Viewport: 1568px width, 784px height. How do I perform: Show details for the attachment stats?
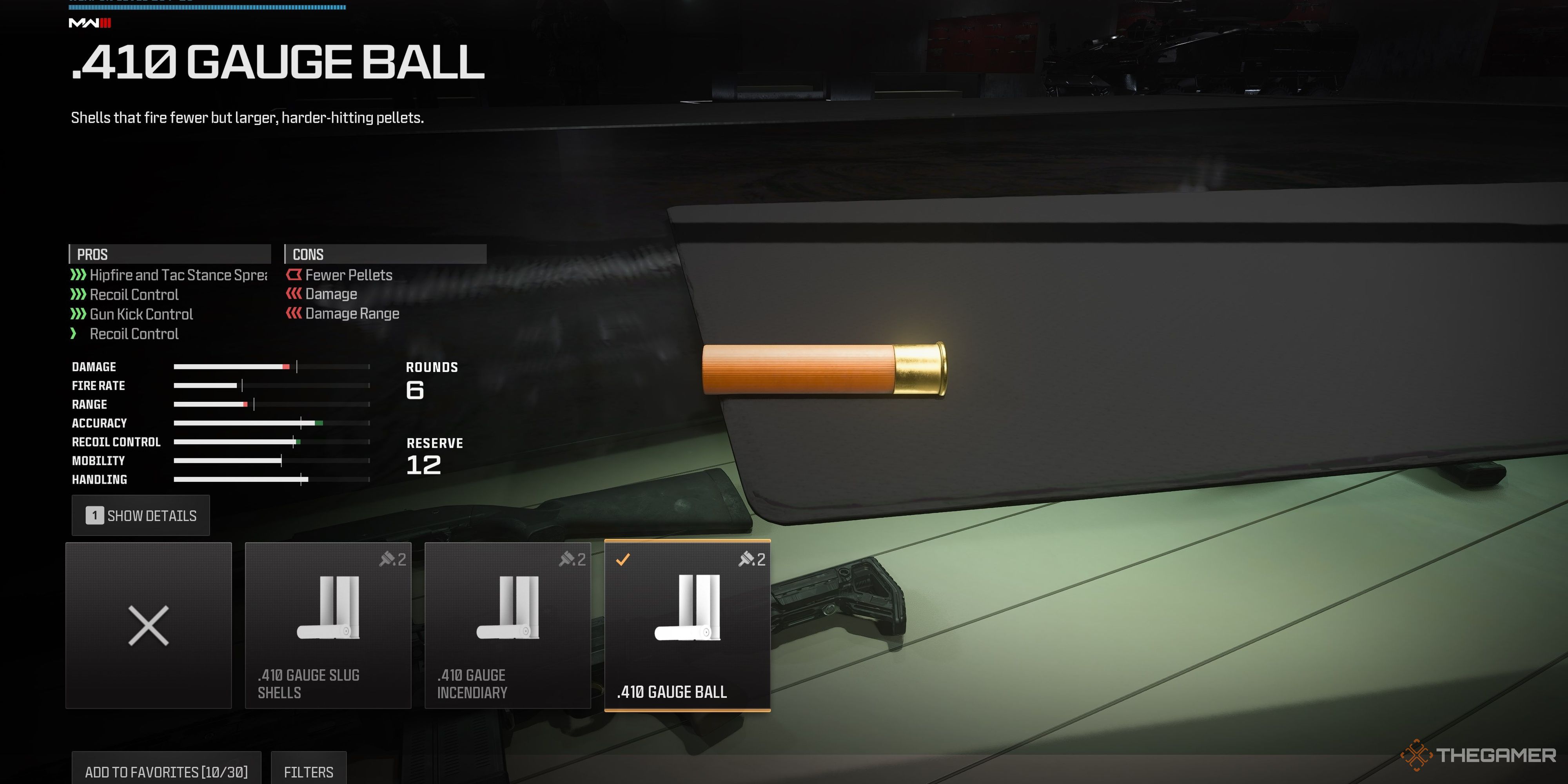(x=141, y=515)
